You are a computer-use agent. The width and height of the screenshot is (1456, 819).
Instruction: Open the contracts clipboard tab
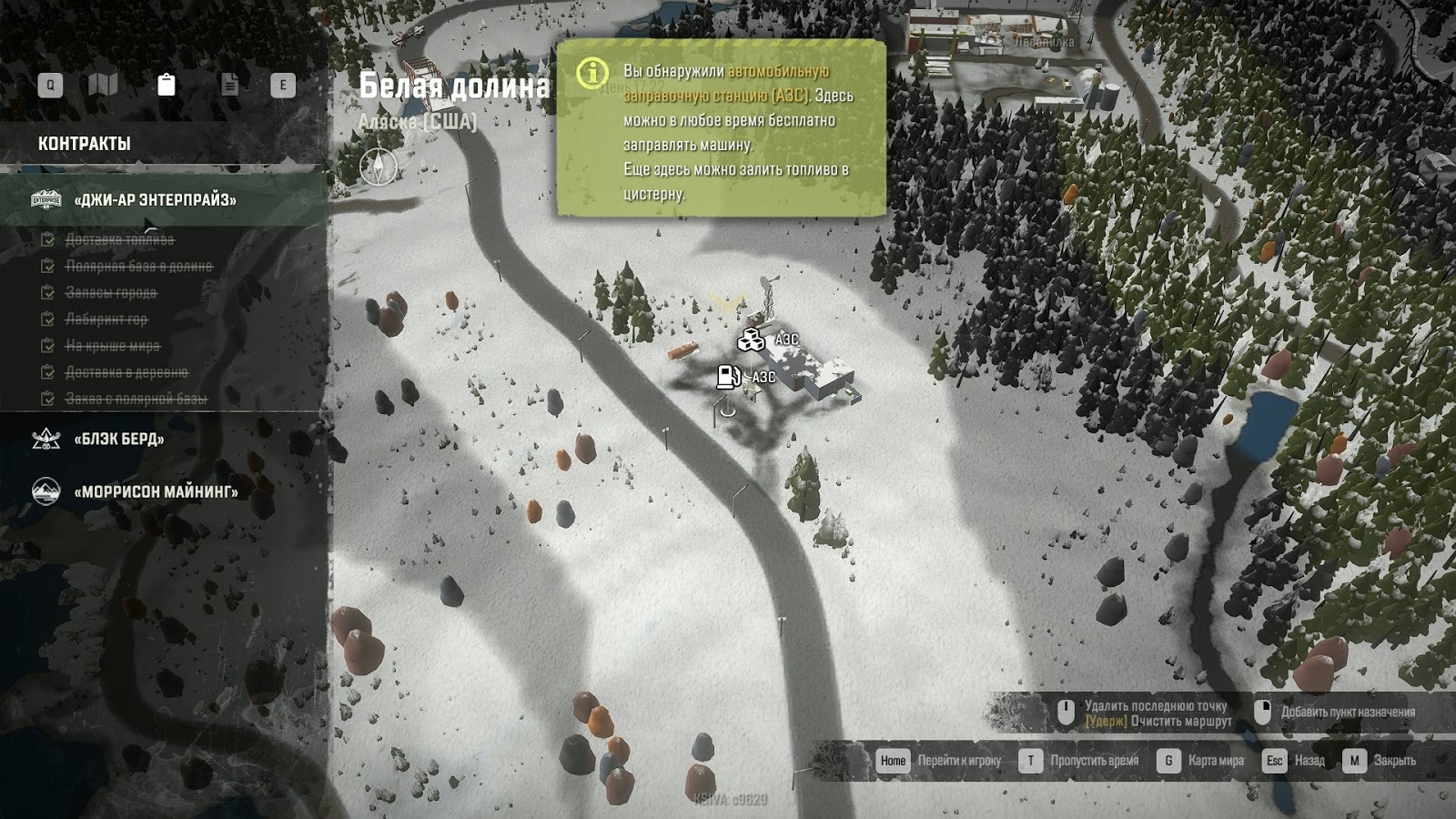click(166, 84)
